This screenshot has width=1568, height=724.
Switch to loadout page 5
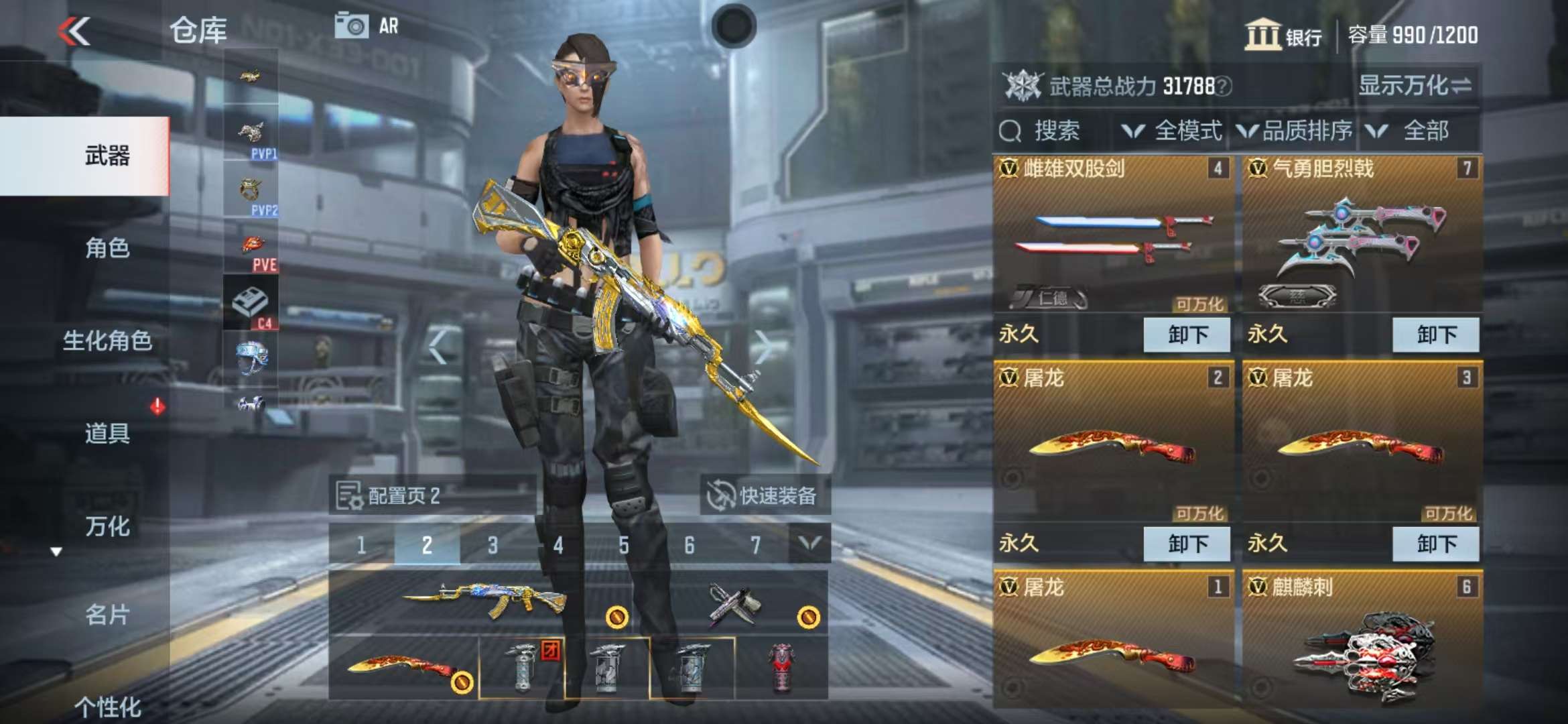(x=623, y=545)
